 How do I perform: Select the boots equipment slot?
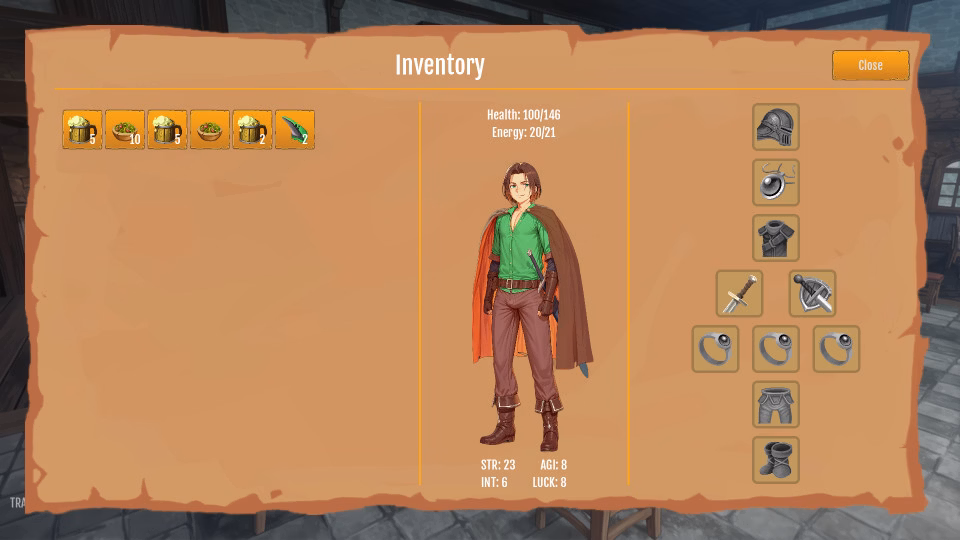[776, 460]
